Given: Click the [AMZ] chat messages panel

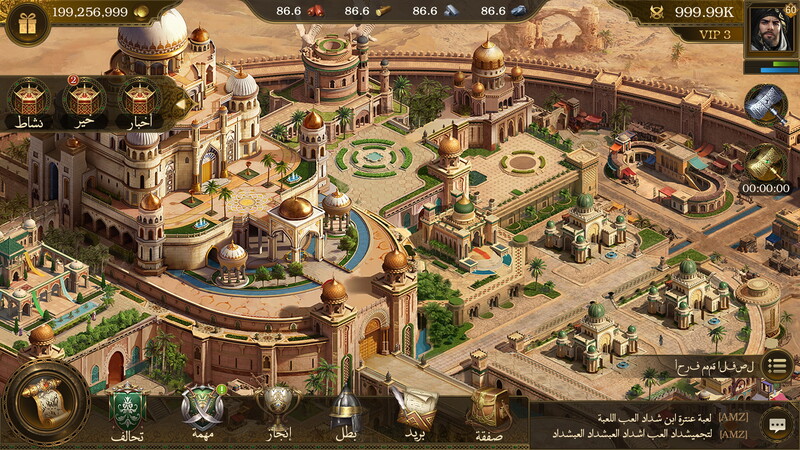Looking at the screenshot, I should coord(640,424).
